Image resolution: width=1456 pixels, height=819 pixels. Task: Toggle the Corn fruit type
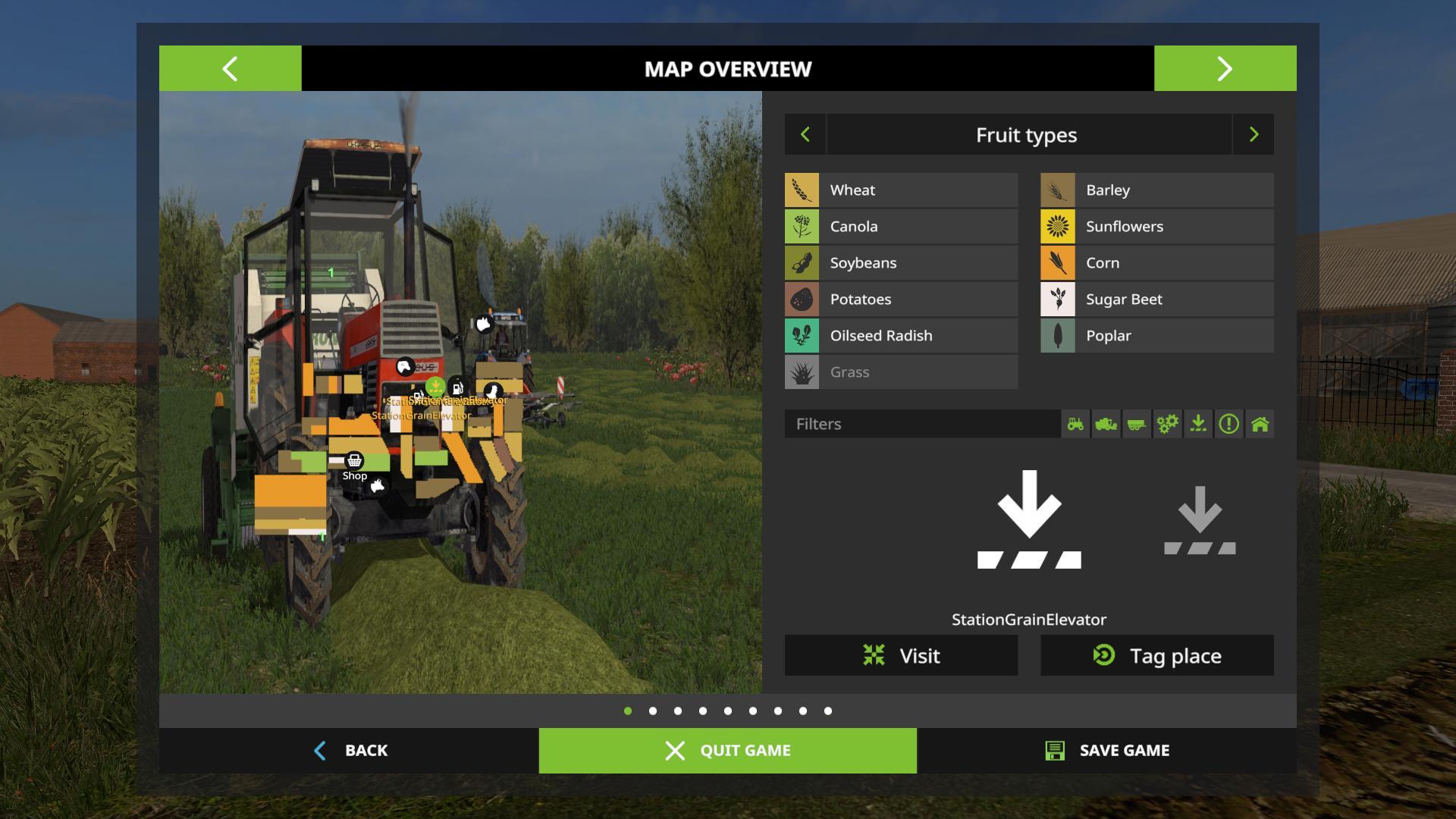pyautogui.click(x=1156, y=263)
